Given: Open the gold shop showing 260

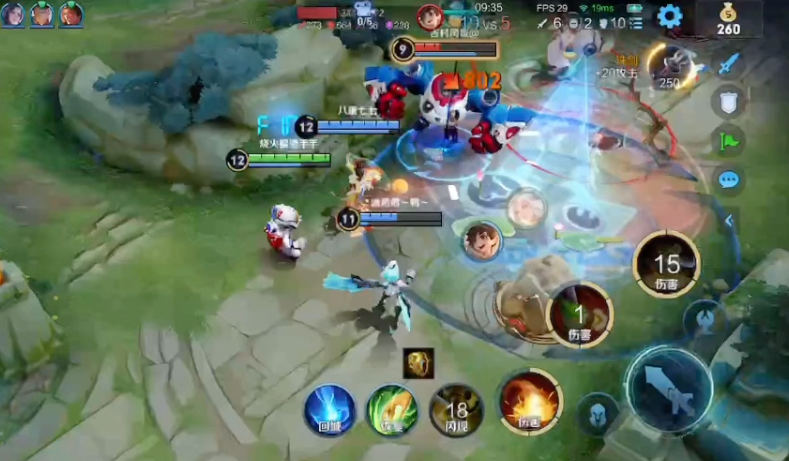Looking at the screenshot, I should pyautogui.click(x=728, y=18).
